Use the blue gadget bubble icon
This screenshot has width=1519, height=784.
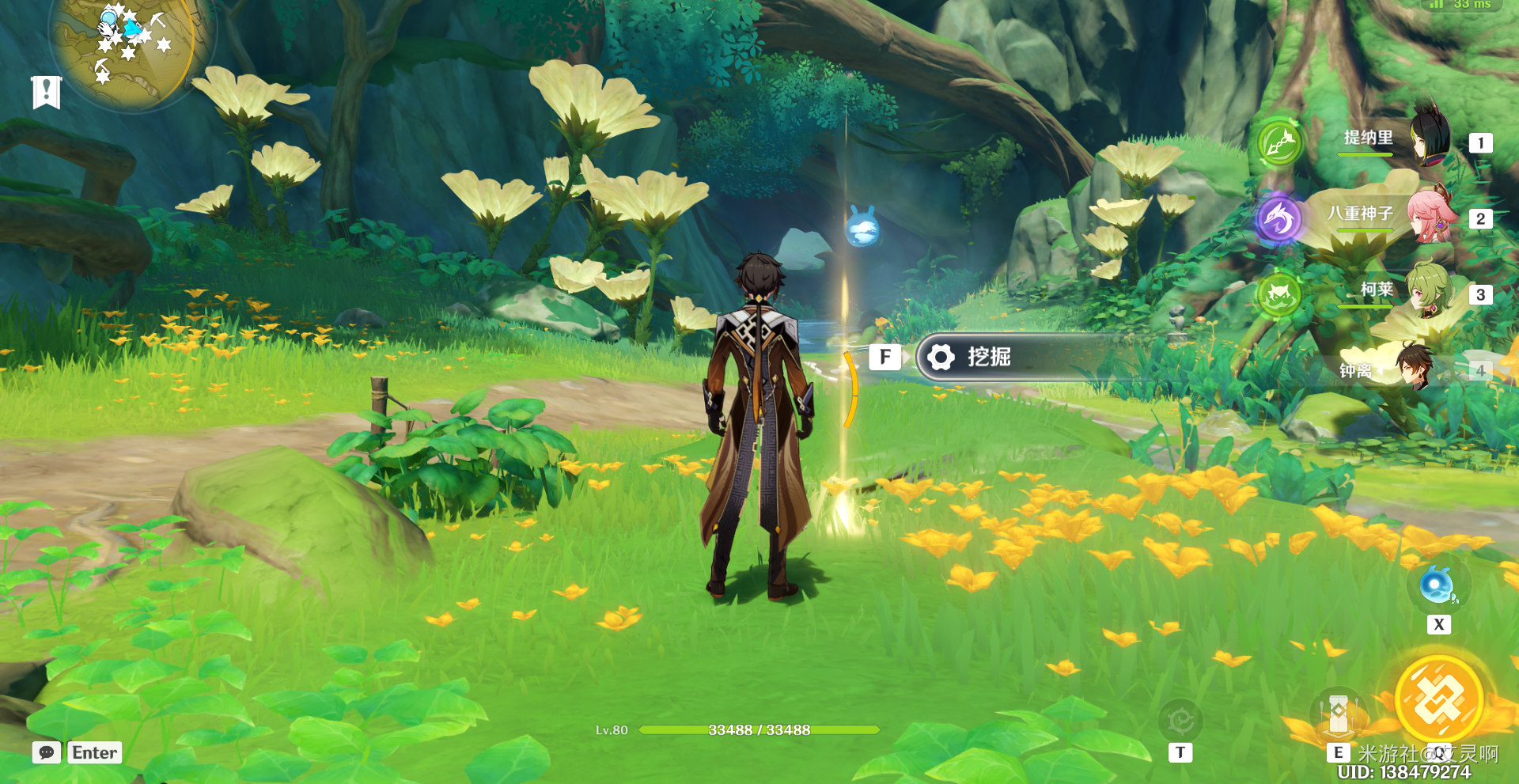tap(1438, 586)
